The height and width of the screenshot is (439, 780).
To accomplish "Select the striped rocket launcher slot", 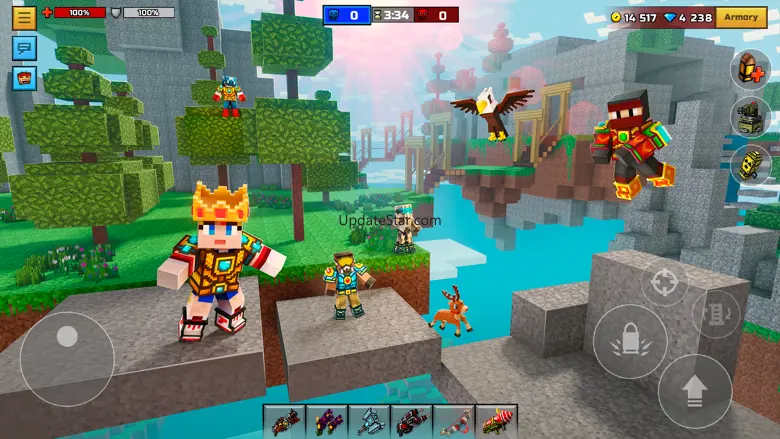I will (496, 421).
